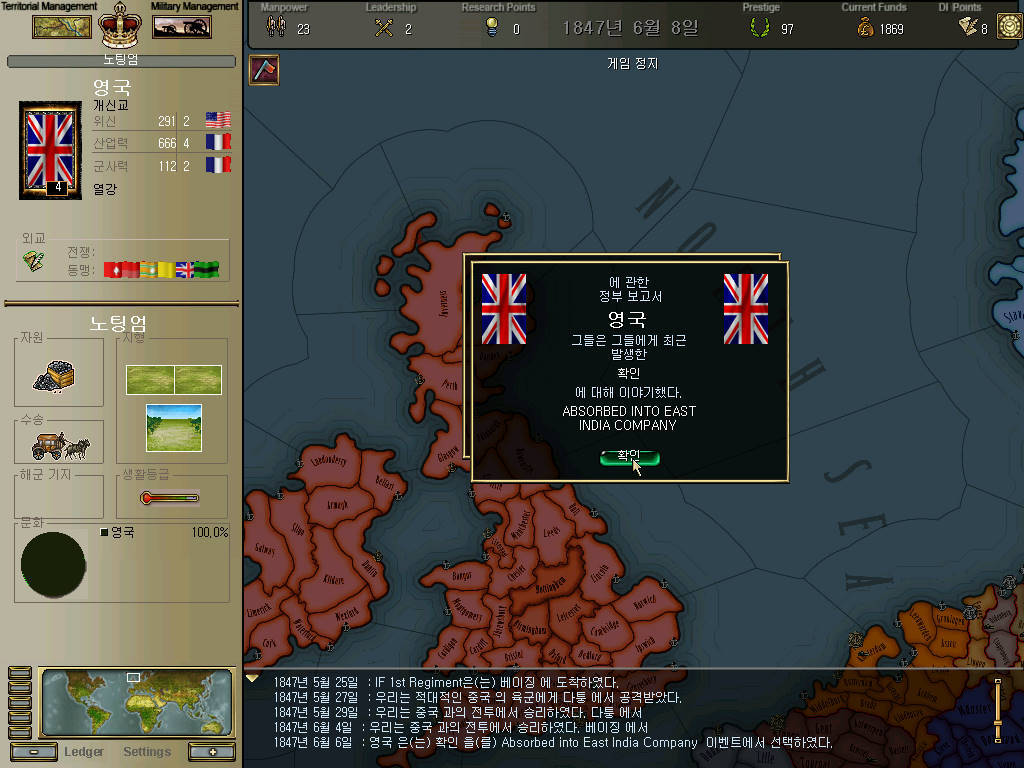This screenshot has width=1024, height=768.
Task: Open the Territorial Management view
Action: (x=62, y=26)
